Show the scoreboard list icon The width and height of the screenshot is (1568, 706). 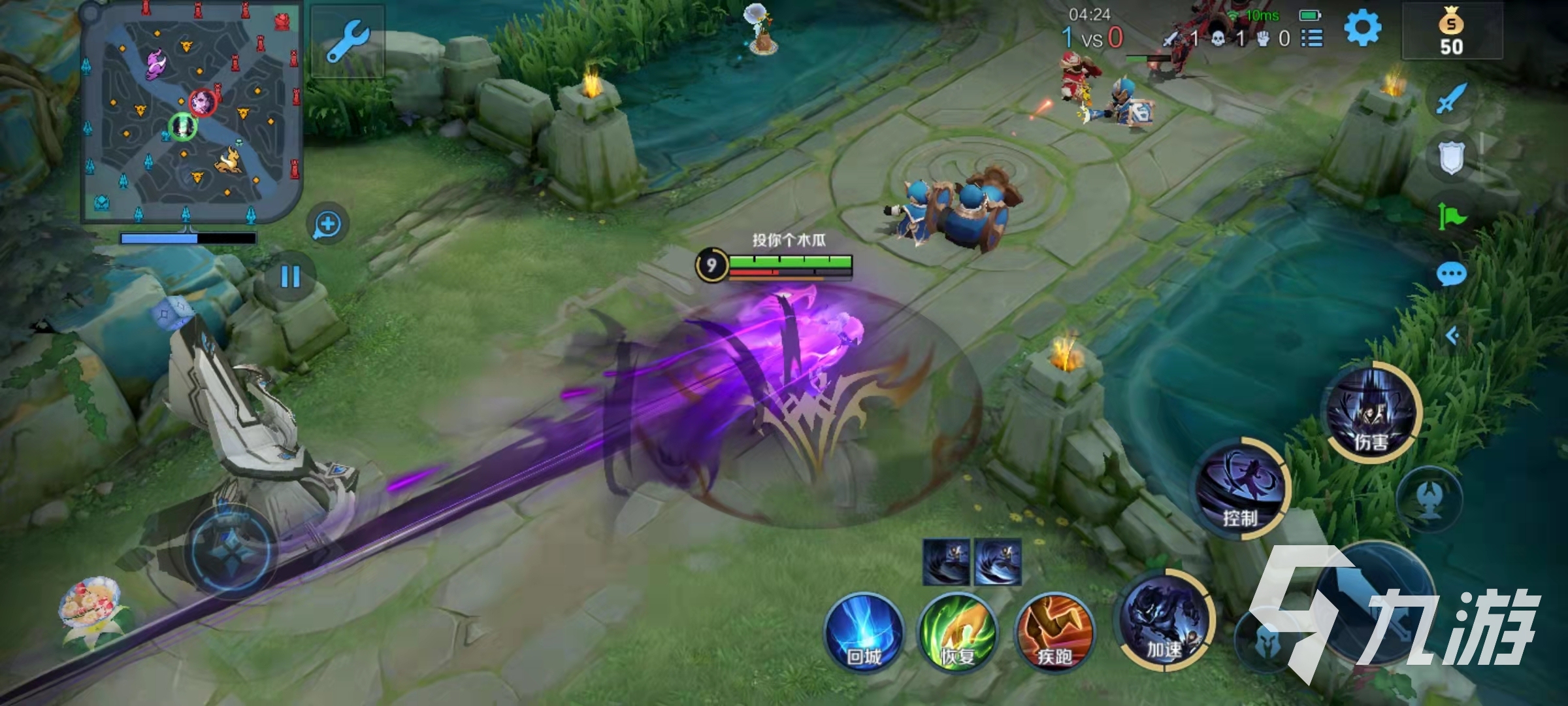tap(1311, 39)
